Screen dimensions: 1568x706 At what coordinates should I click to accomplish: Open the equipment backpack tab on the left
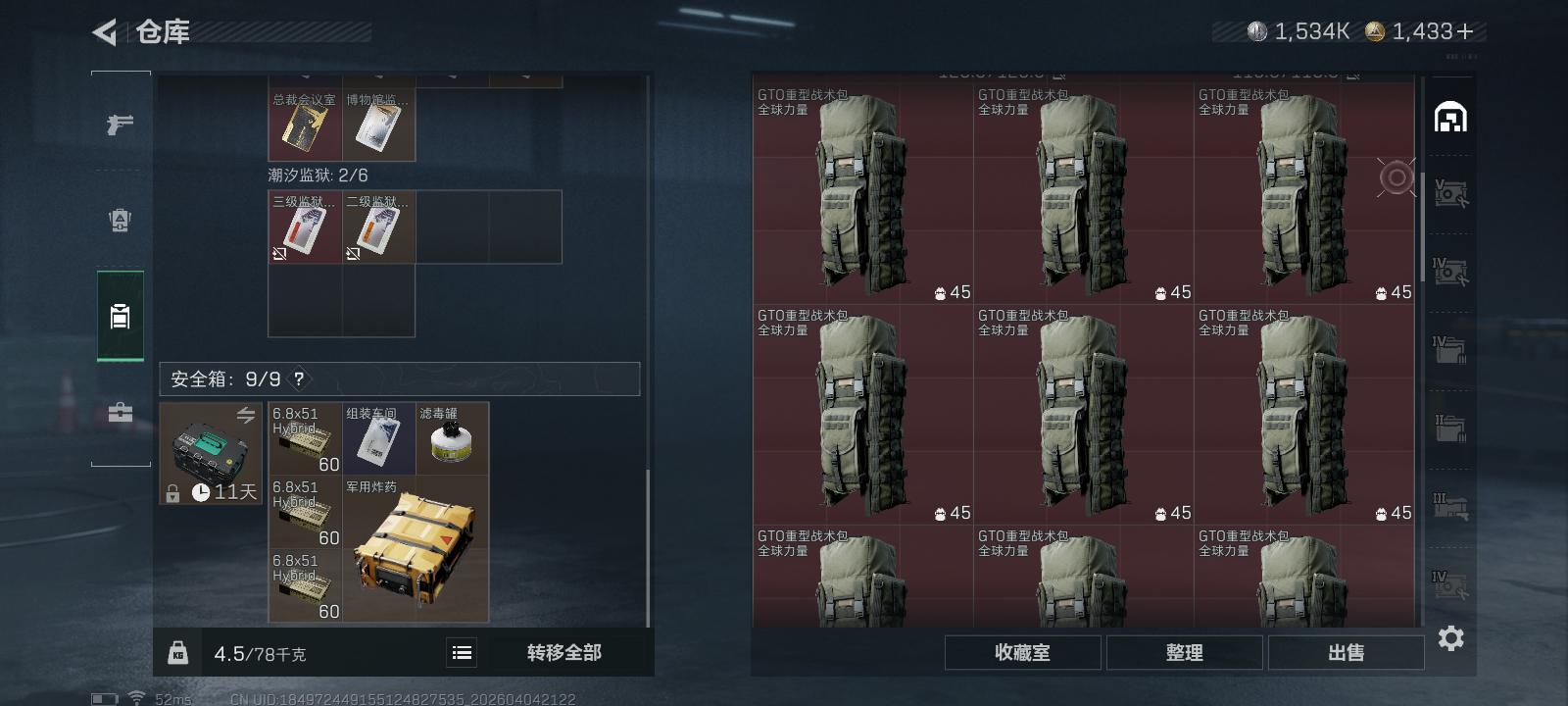[119, 220]
